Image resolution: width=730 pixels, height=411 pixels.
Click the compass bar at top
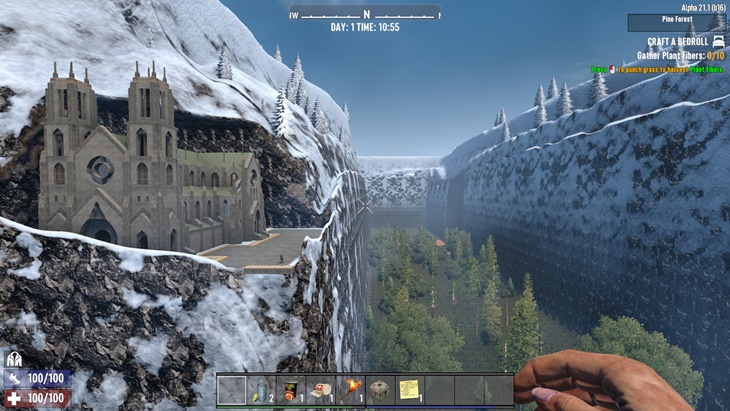[x=365, y=14]
